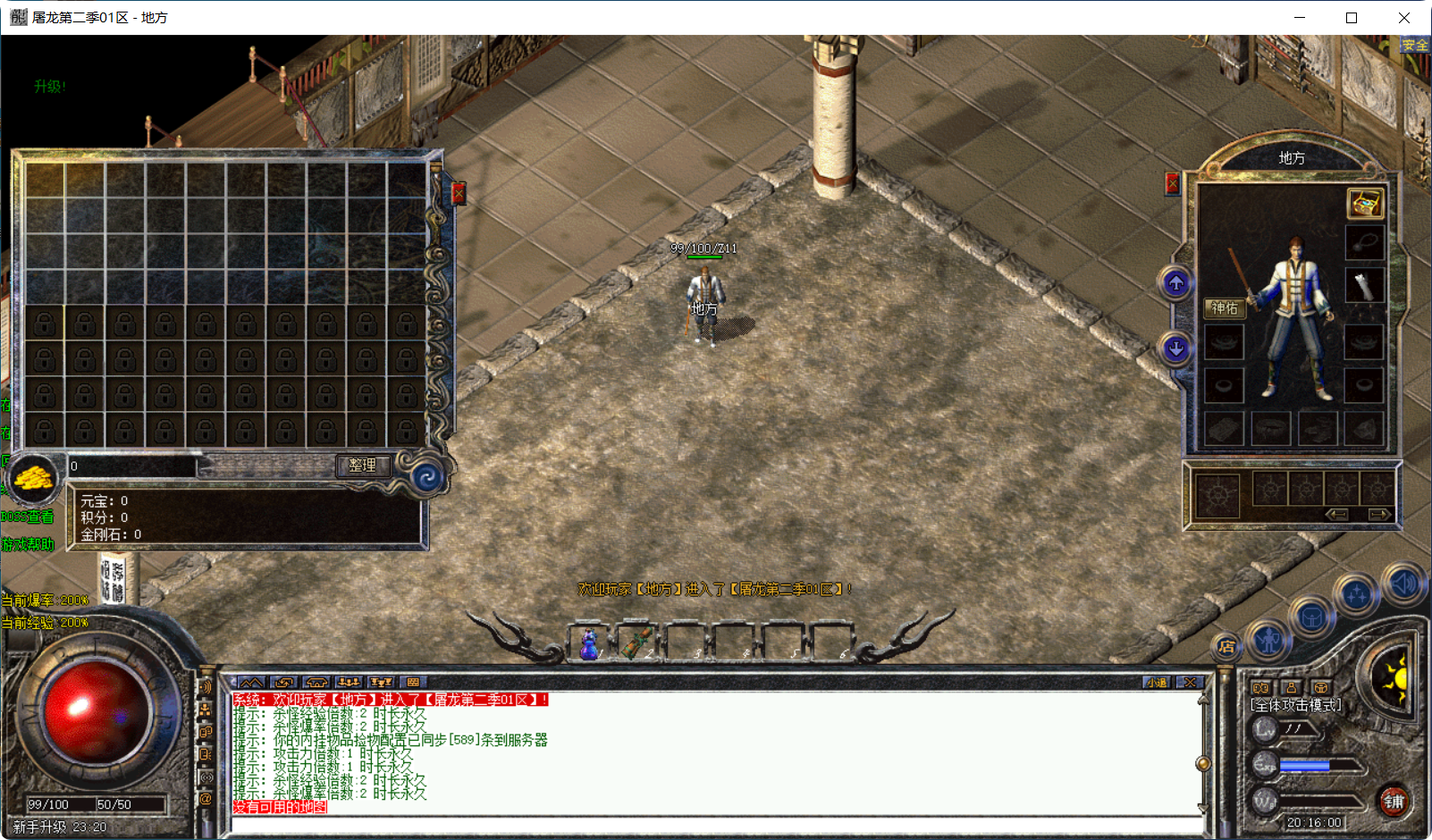Image resolution: width=1432 pixels, height=840 pixels.
Task: Click the gold coin pile icon
Action: click(34, 480)
